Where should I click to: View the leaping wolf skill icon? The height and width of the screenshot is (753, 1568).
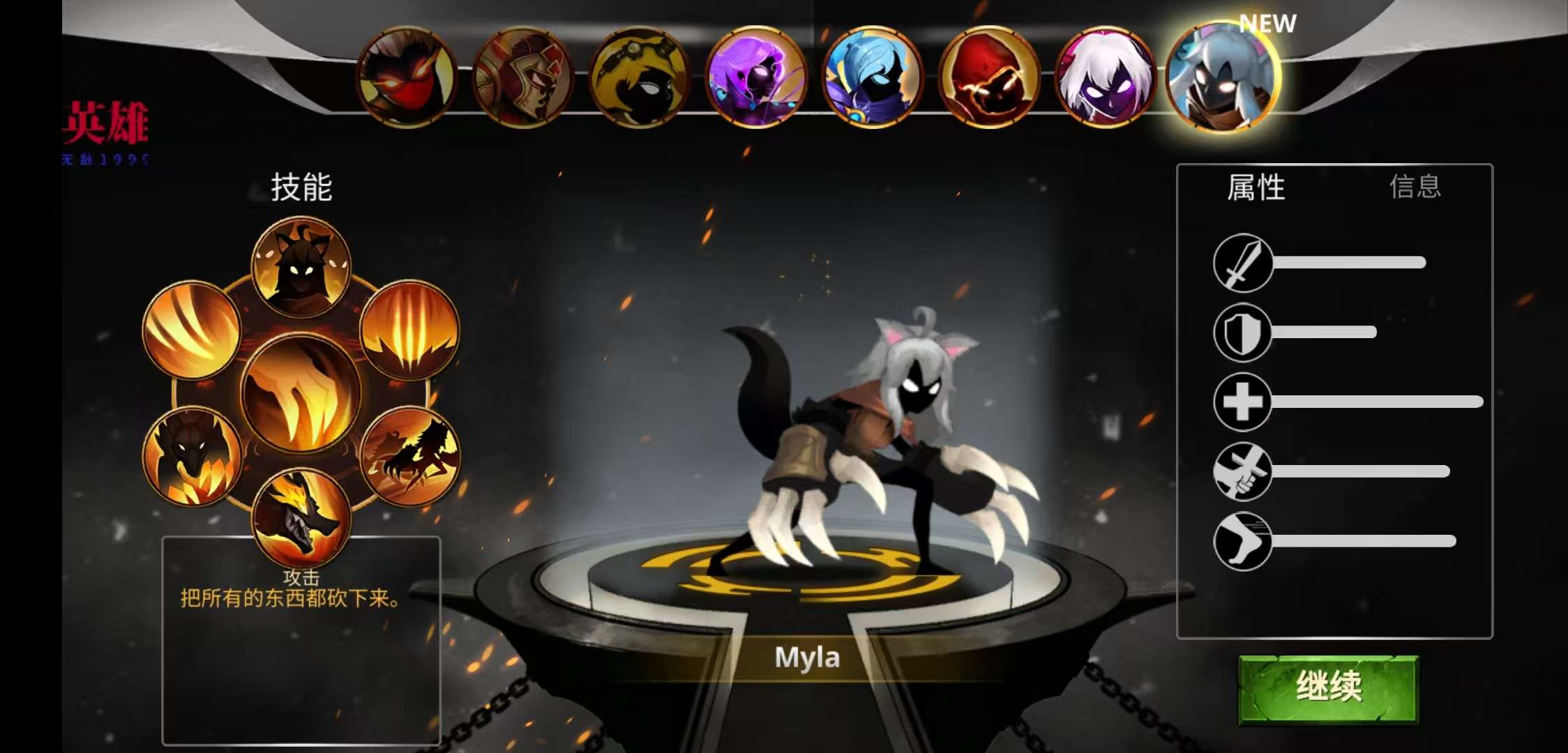(x=409, y=455)
